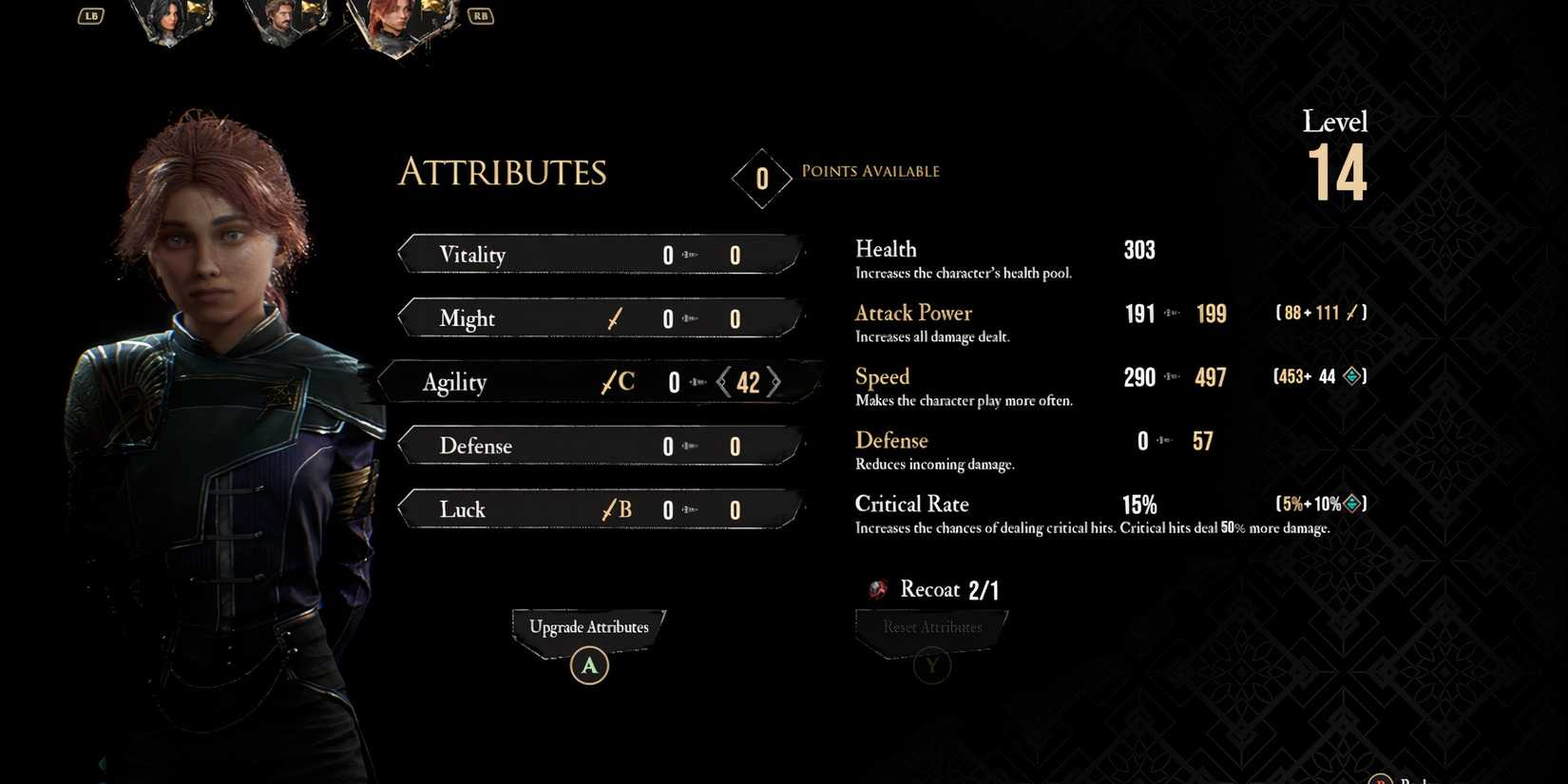Click the B-rank weapon icon on Luck
1568x784 pixels.
click(x=614, y=509)
